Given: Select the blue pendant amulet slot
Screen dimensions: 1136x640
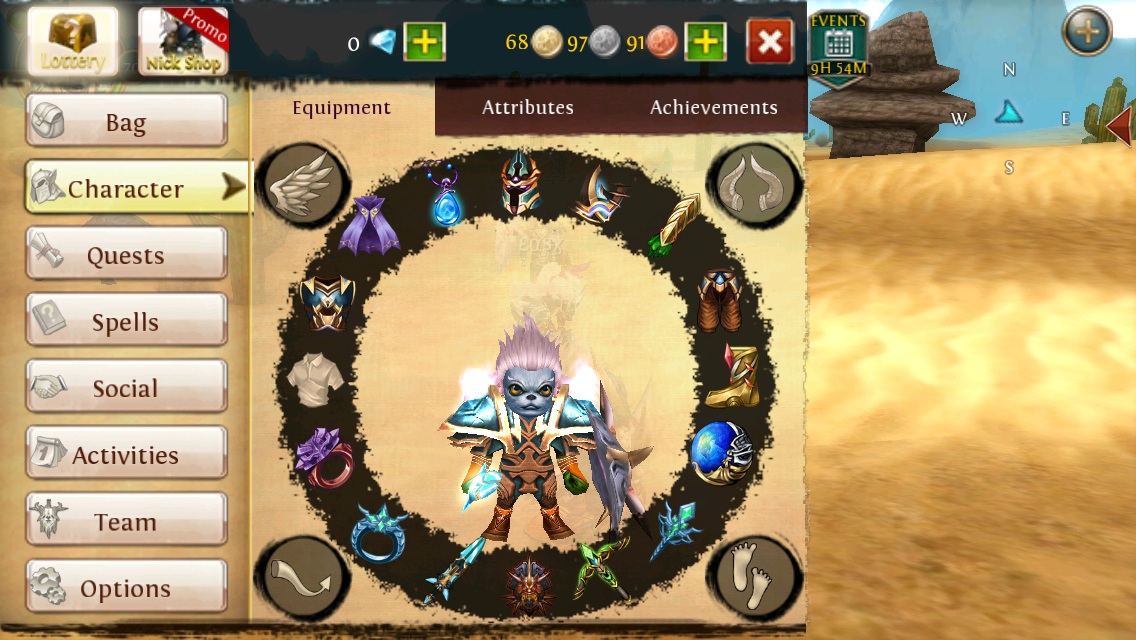Looking at the screenshot, I should tap(445, 194).
